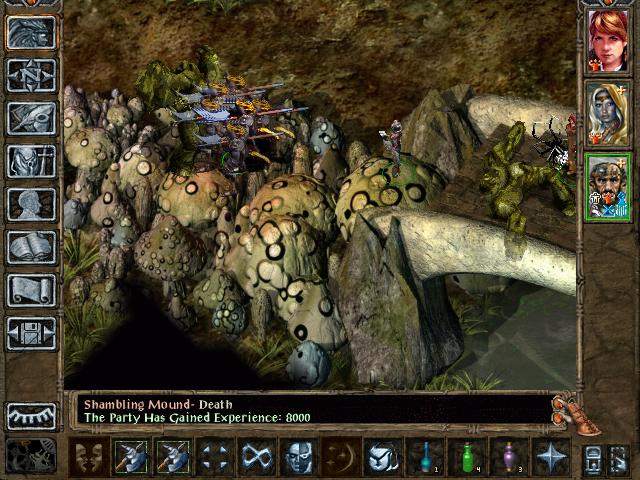The image size is (640, 480).
Task: Activate the talk masks icon
Action: (x=89, y=457)
